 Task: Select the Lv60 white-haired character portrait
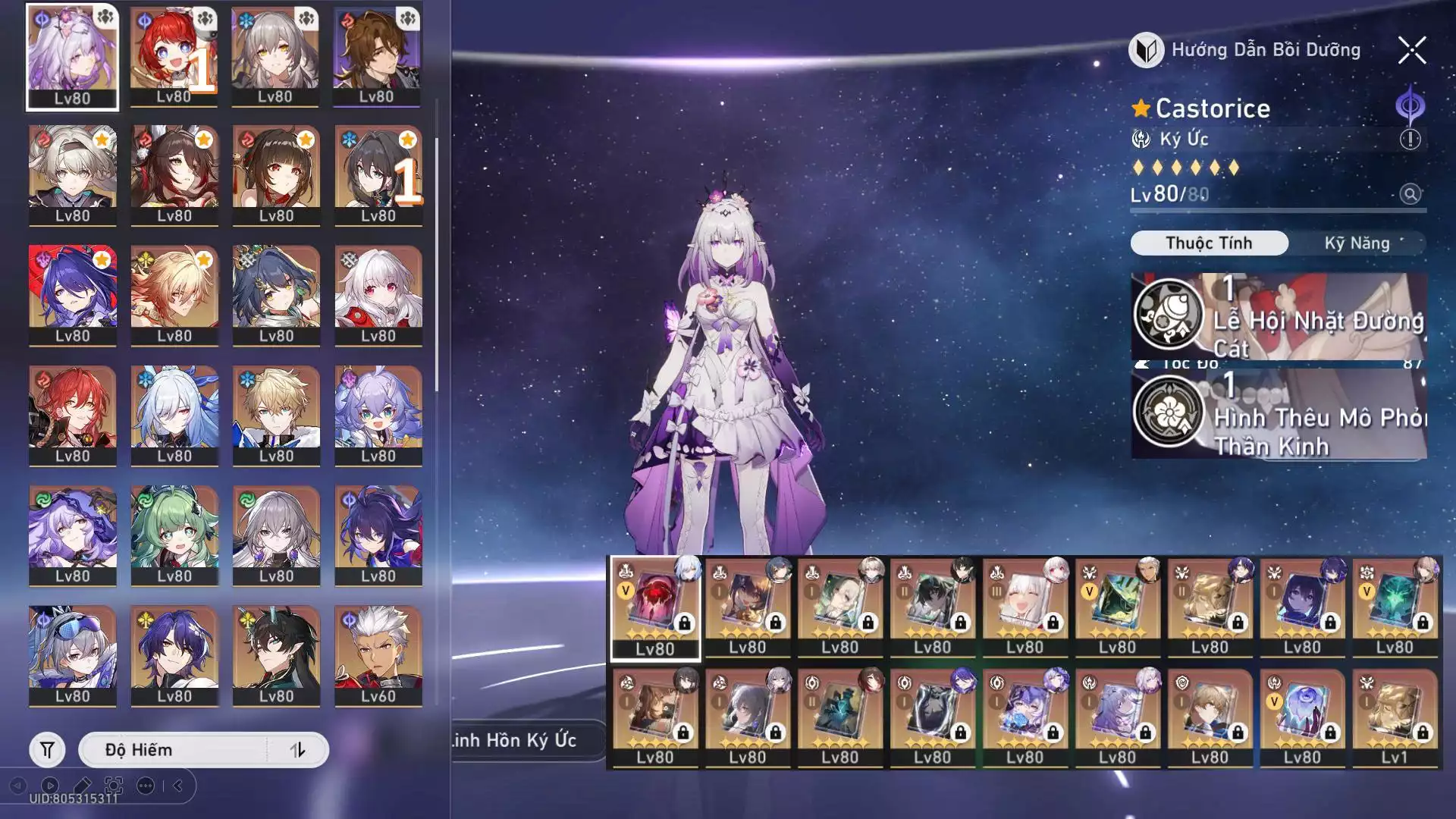point(378,655)
